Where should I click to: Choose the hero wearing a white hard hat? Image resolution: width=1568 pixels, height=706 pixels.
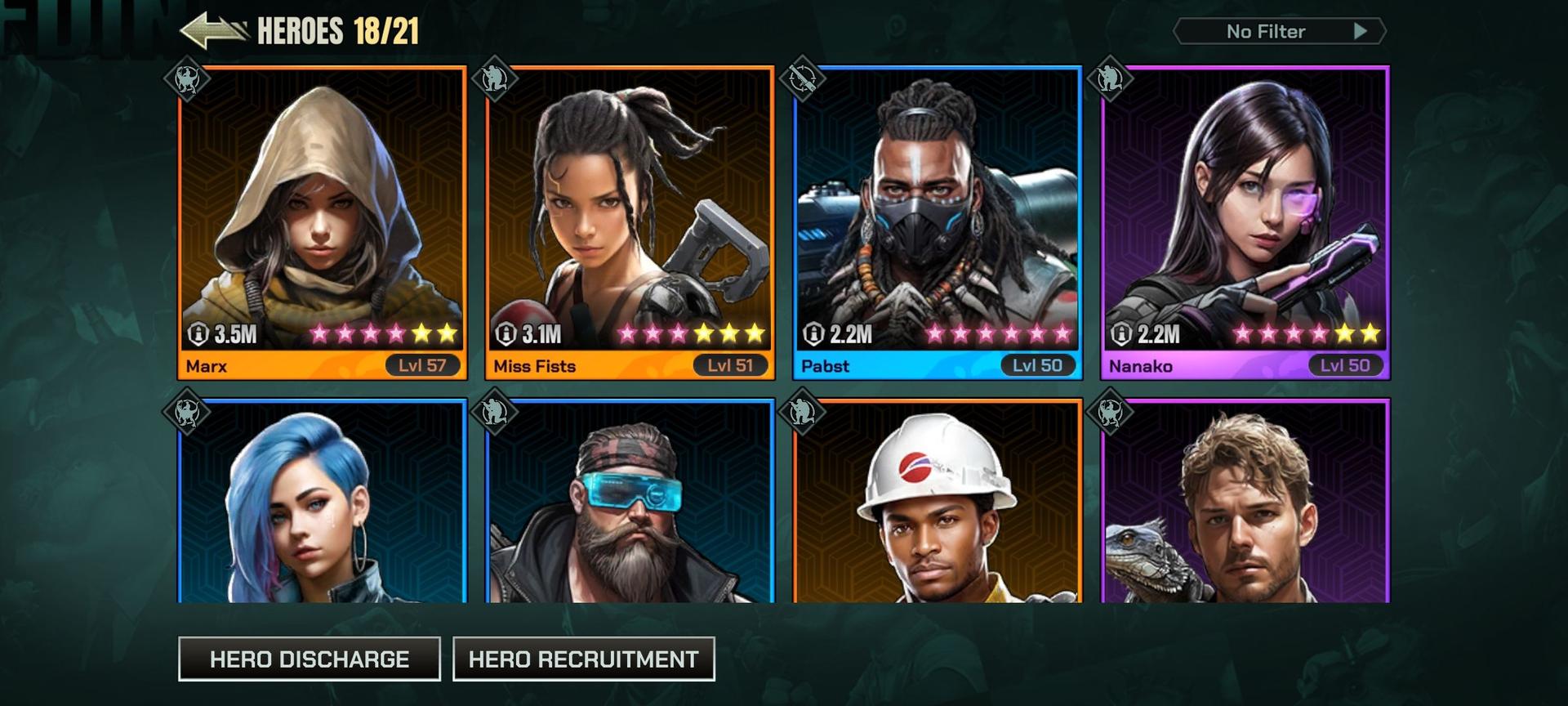point(938,503)
